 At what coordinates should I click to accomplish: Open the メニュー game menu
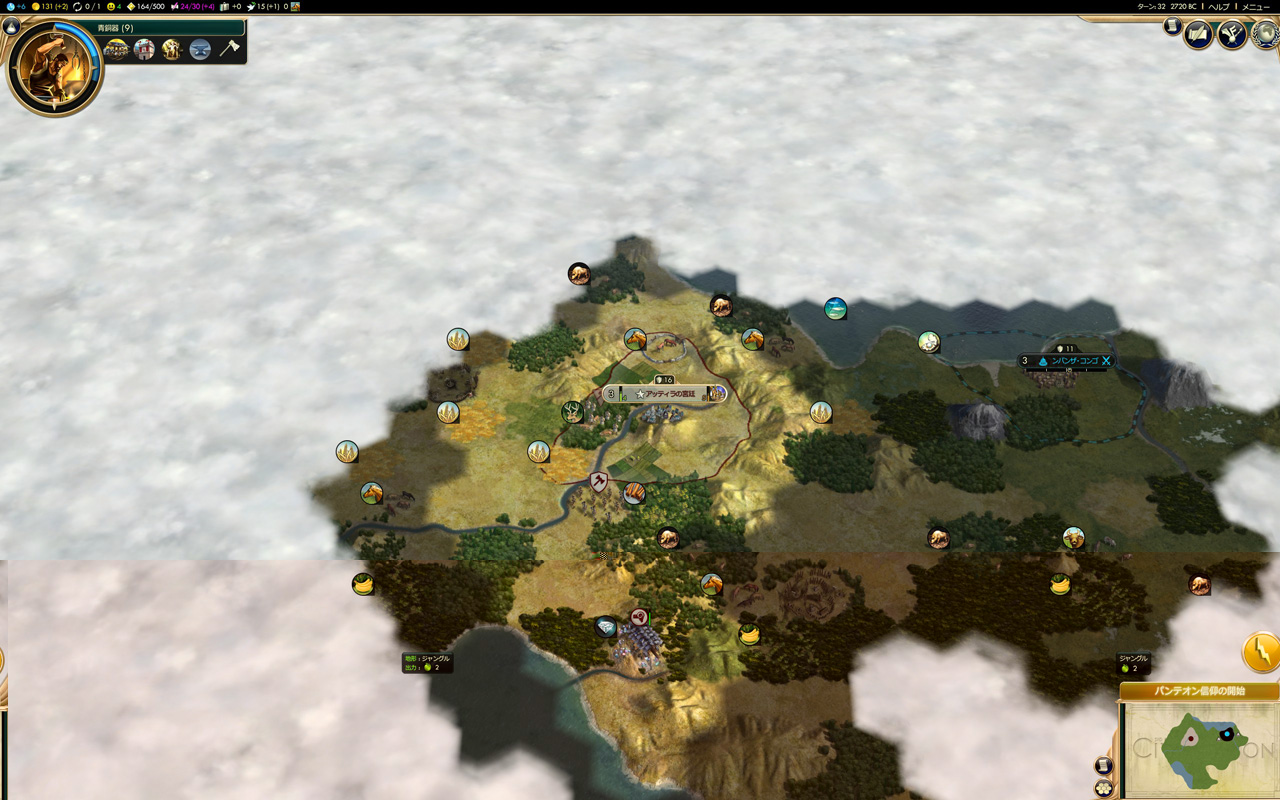point(1255,6)
